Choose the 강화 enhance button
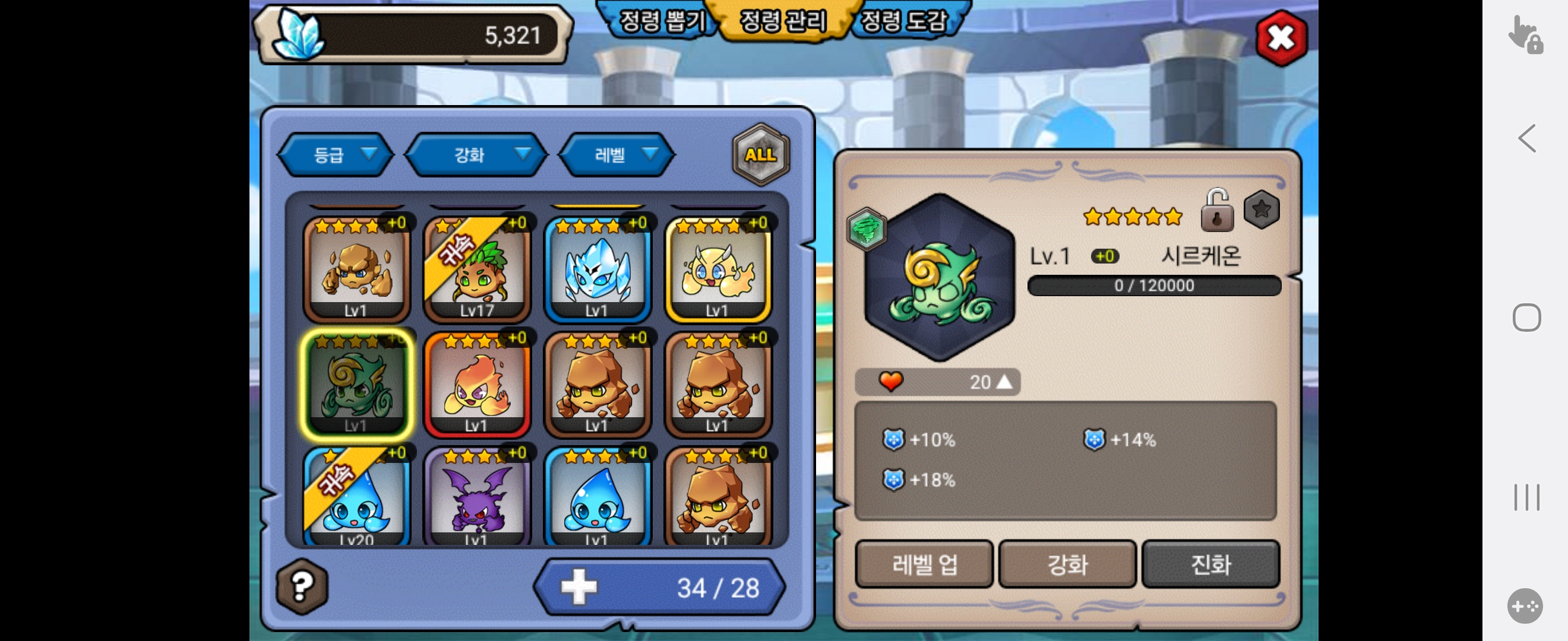The image size is (1568, 641). [x=1067, y=564]
